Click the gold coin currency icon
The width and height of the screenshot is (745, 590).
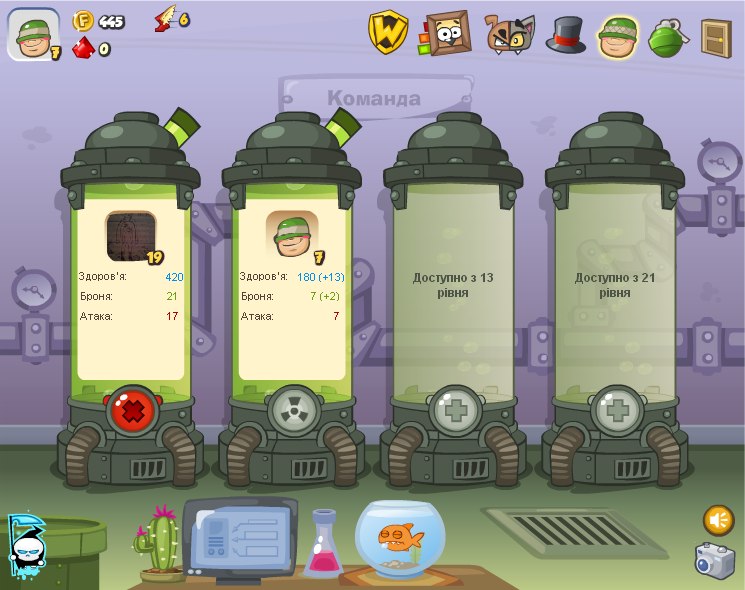83,20
